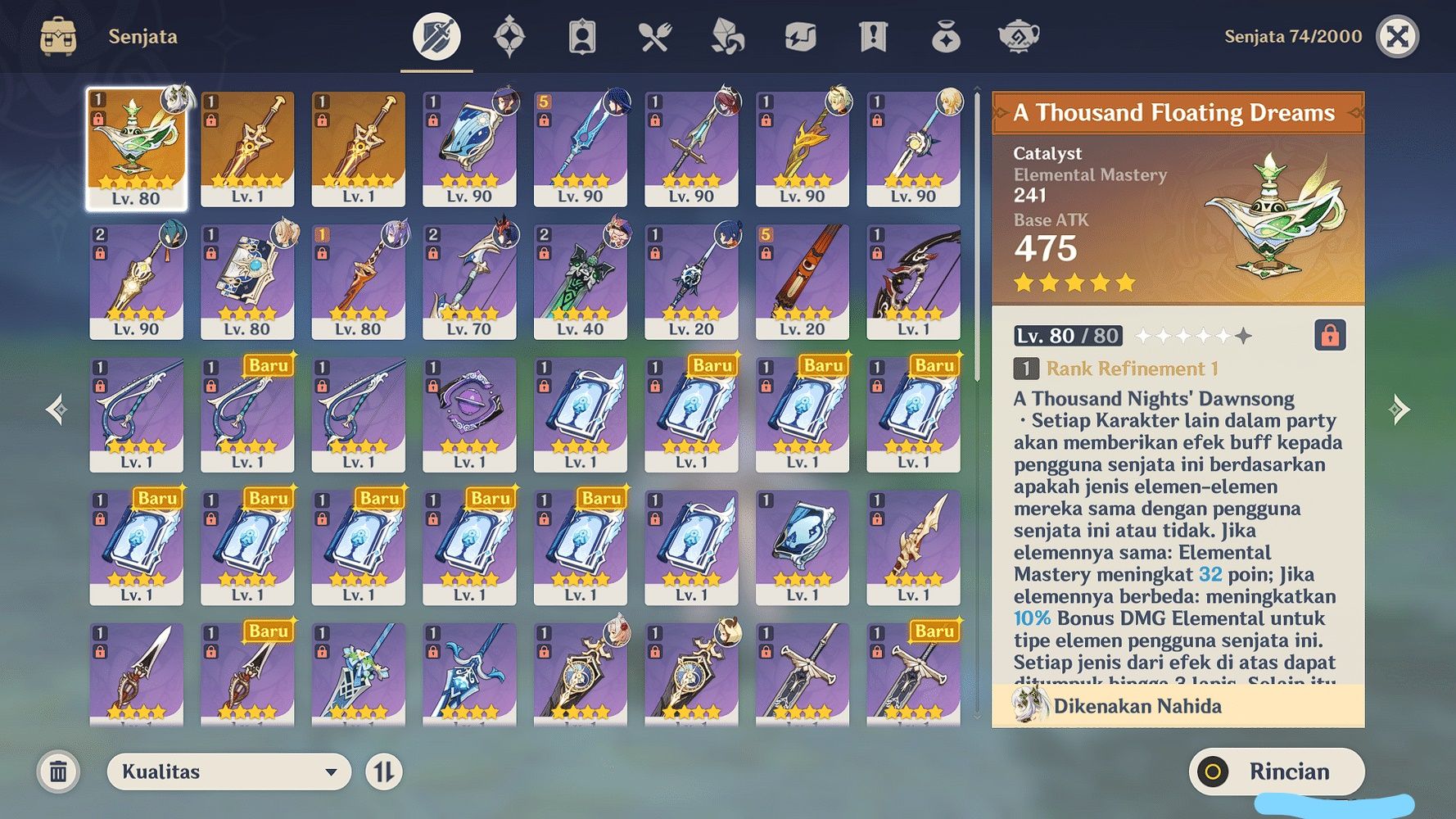Click the trash icon to discard weapons
Image resolution: width=1456 pixels, height=819 pixels.
point(57,771)
